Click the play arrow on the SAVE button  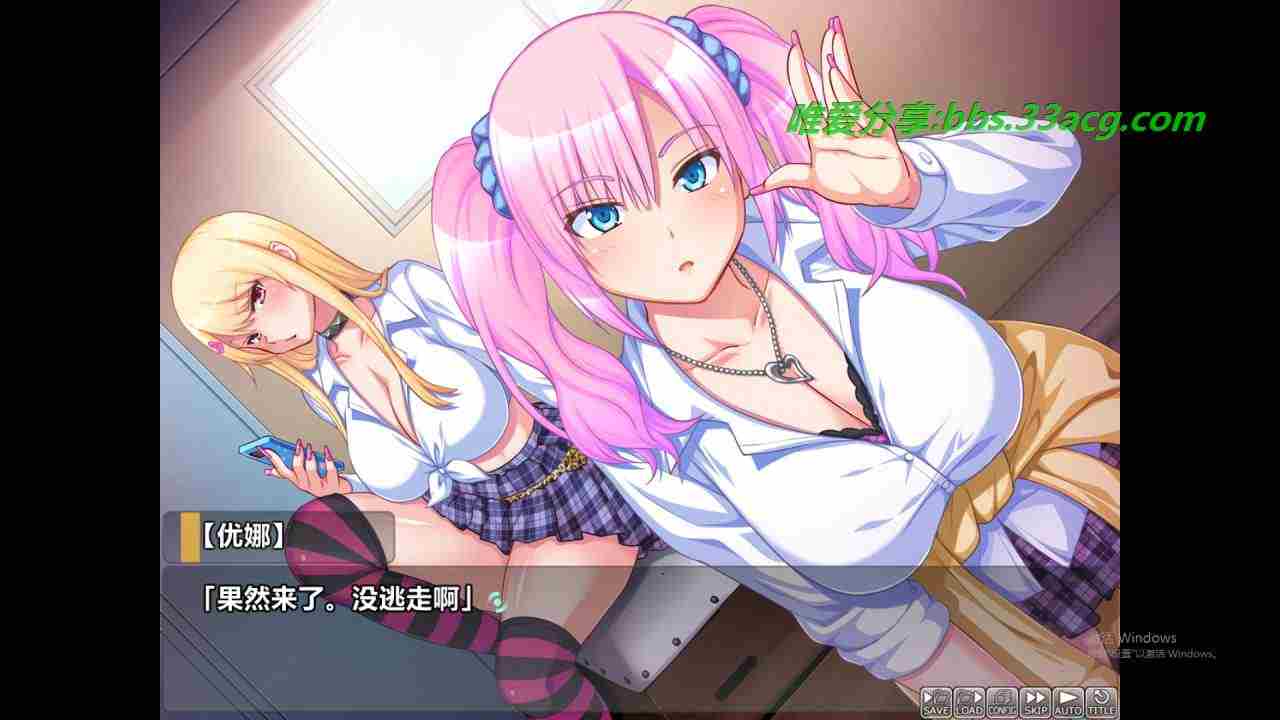point(928,697)
